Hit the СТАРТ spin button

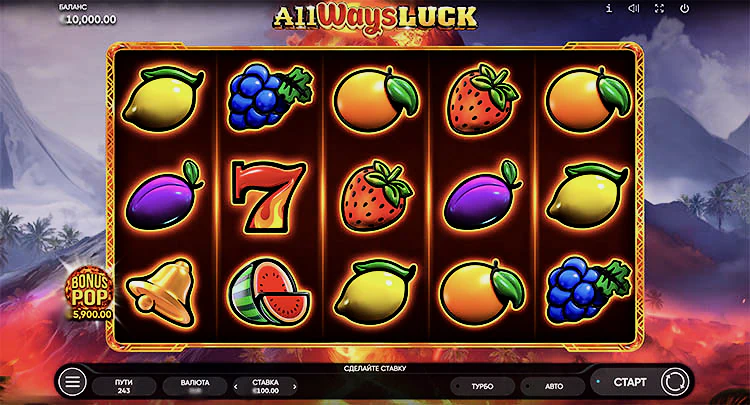pos(629,382)
